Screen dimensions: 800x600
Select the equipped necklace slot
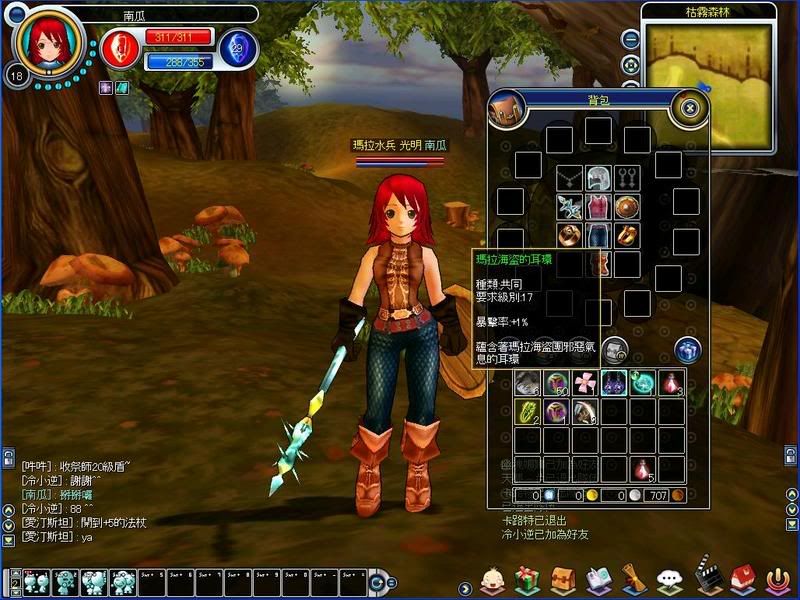pyautogui.click(x=569, y=179)
